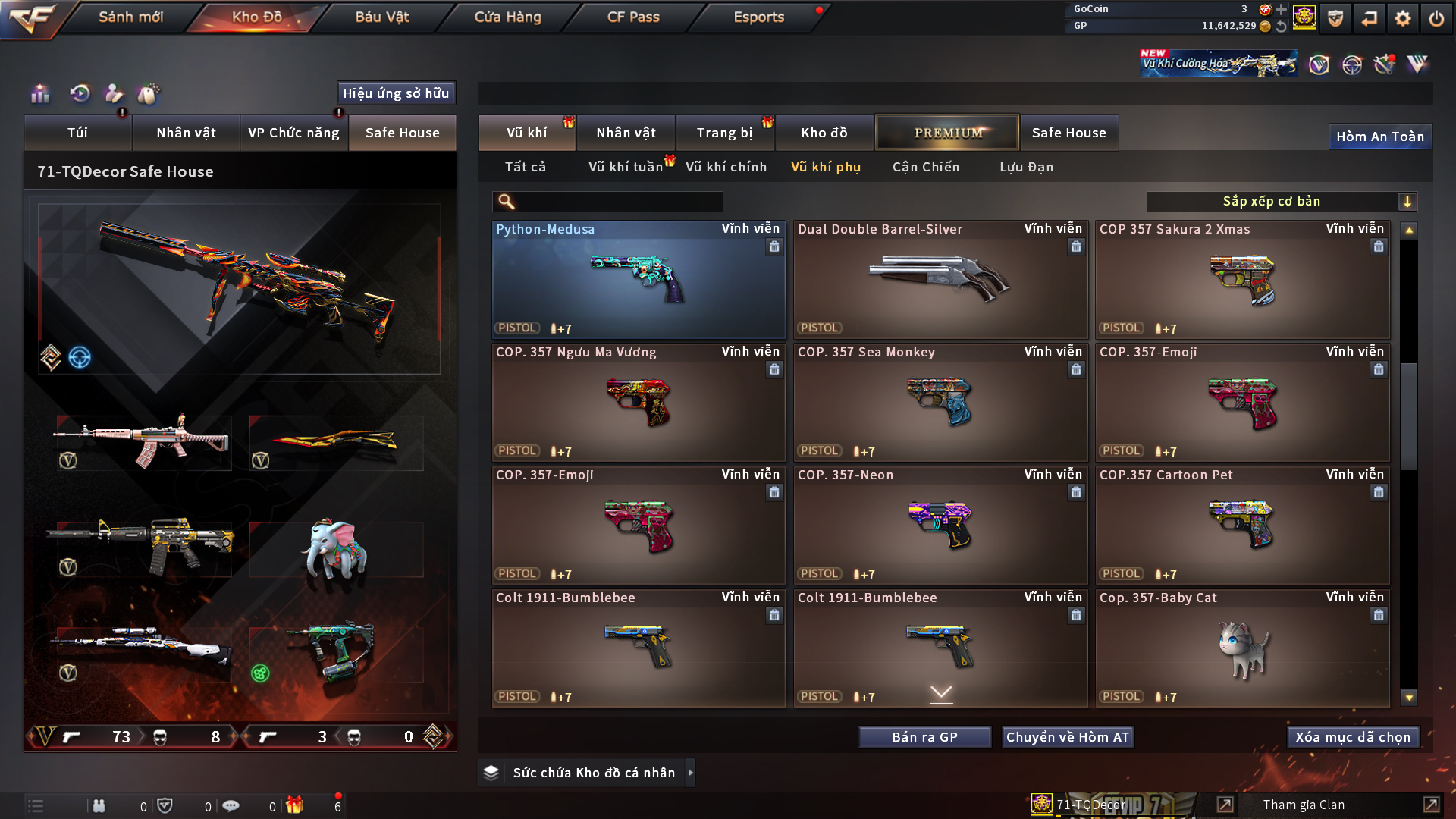Screen dimensions: 1456x819
Task: Go to the Cửa Hàng shop
Action: point(507,17)
